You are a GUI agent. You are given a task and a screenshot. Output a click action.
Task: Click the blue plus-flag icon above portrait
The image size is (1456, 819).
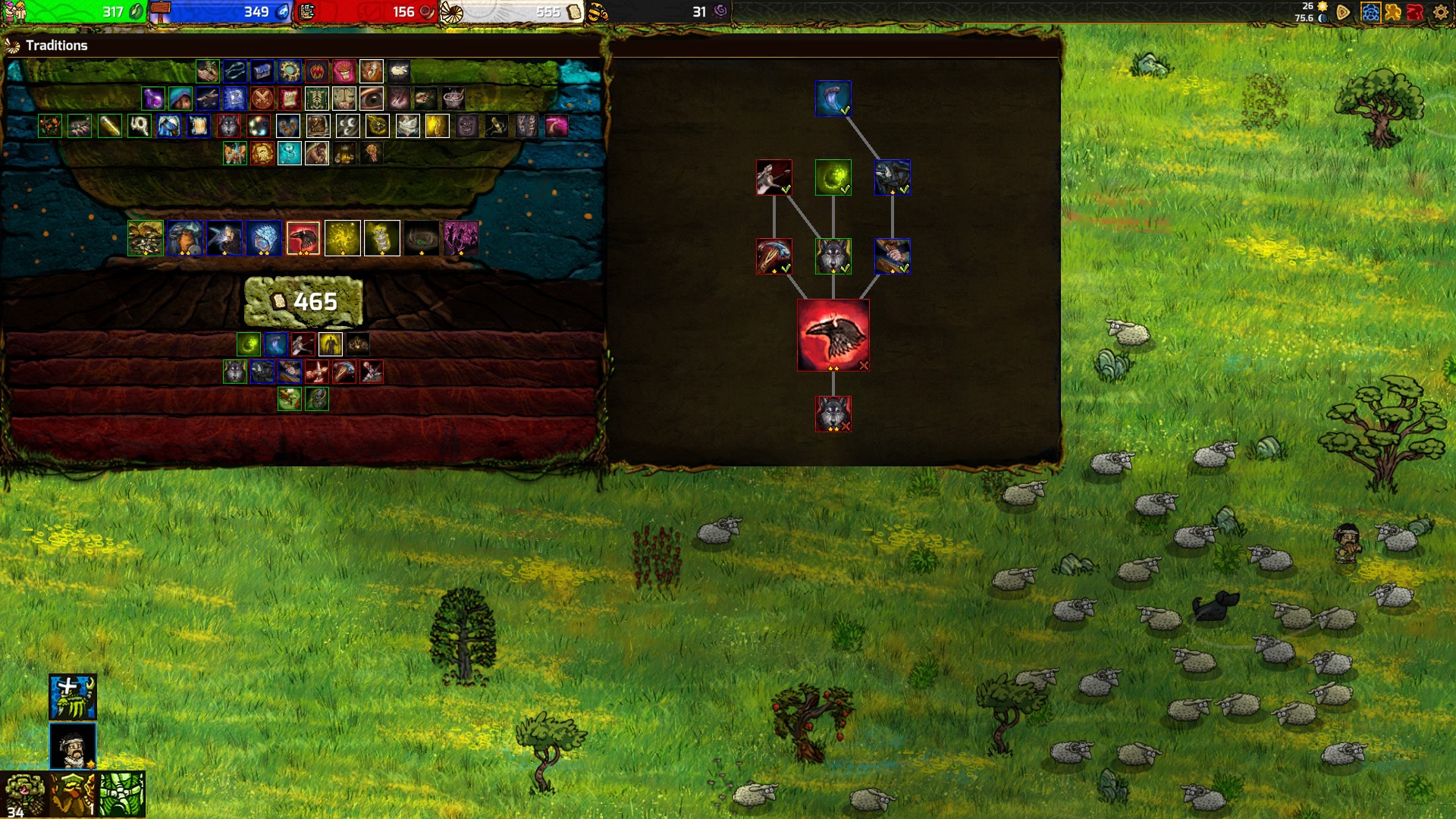click(x=73, y=697)
